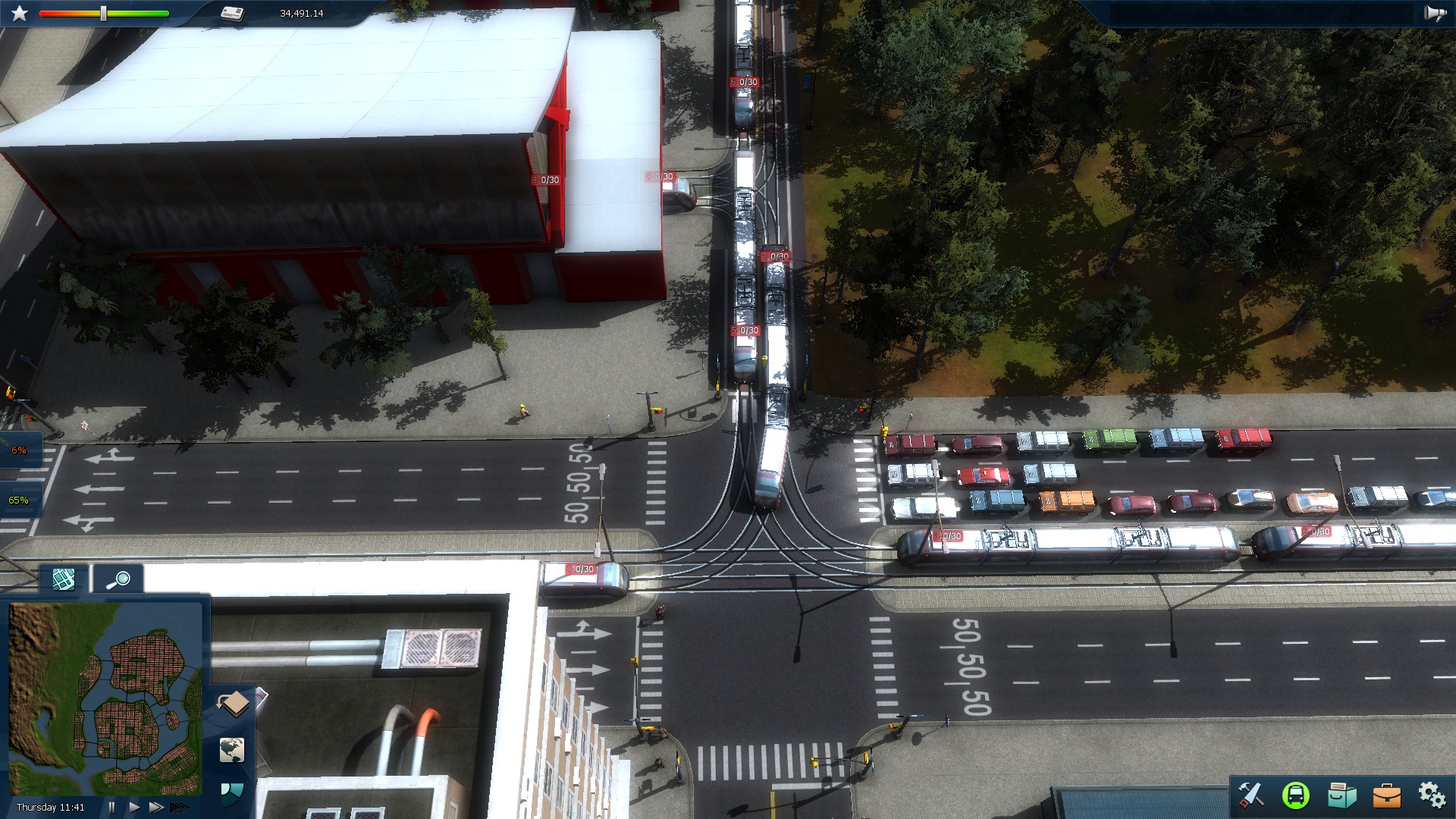Click the city minimap
1456x819 pixels.
click(x=105, y=698)
